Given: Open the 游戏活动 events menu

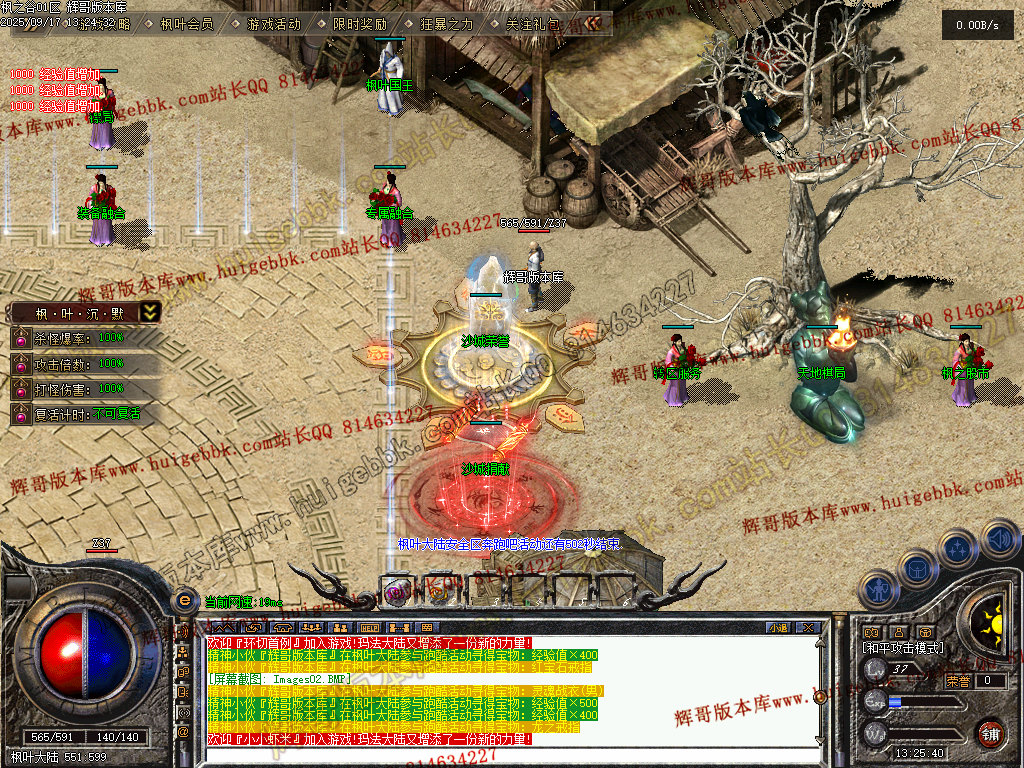Looking at the screenshot, I should coord(273,24).
